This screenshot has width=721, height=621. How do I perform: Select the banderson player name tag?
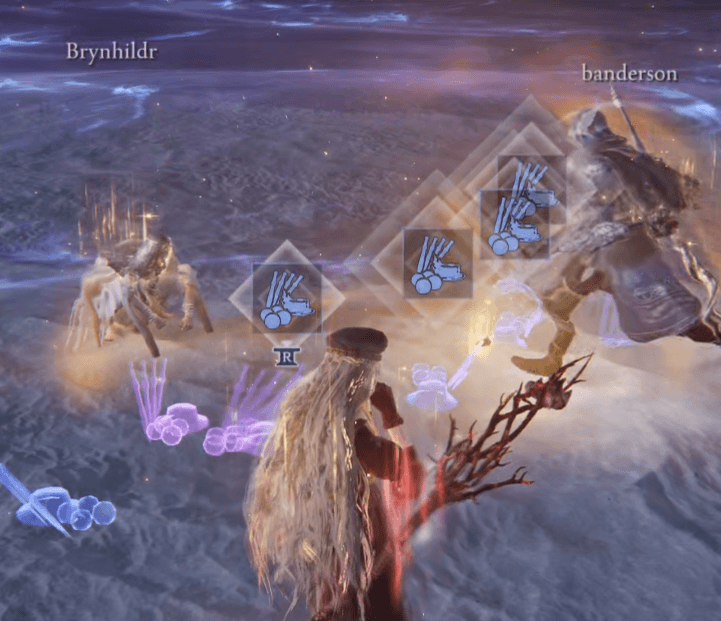629,73
